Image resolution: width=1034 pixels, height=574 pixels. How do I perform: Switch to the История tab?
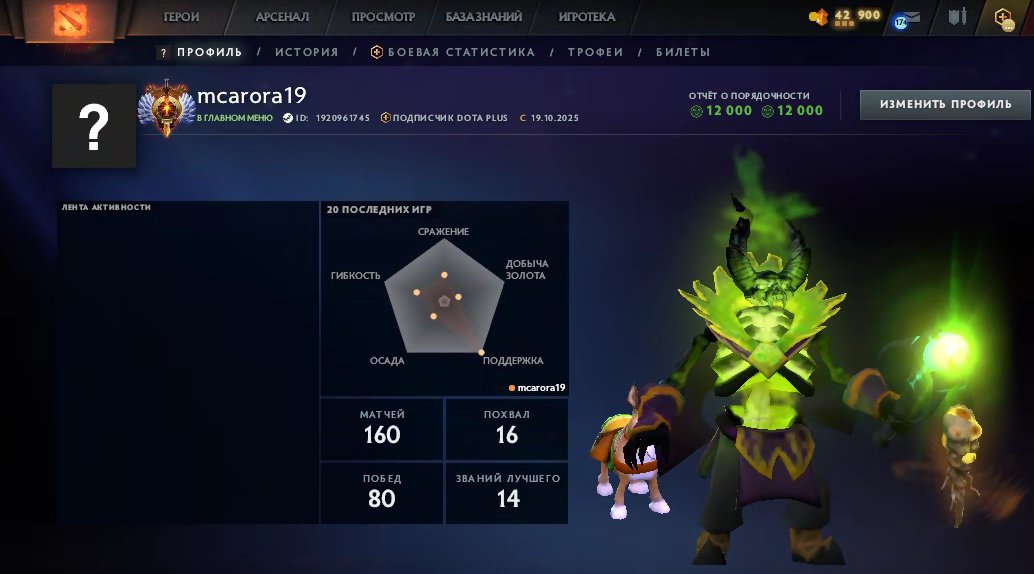tap(307, 52)
